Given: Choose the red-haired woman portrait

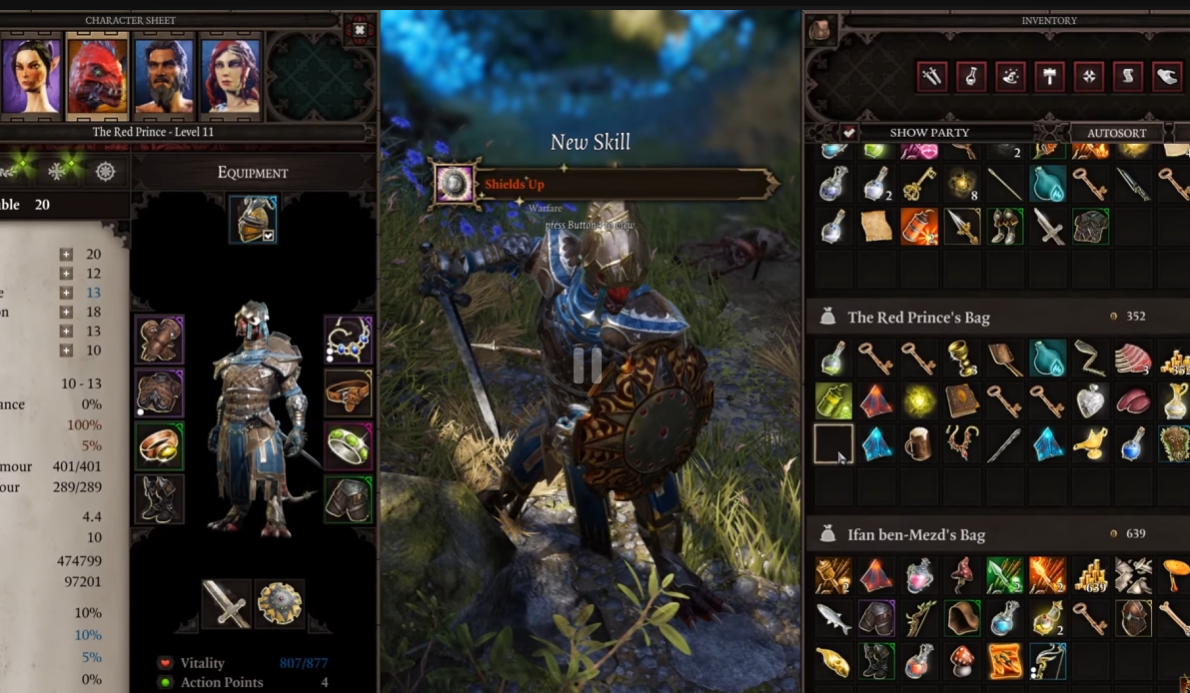Looking at the screenshot, I should coord(229,75).
